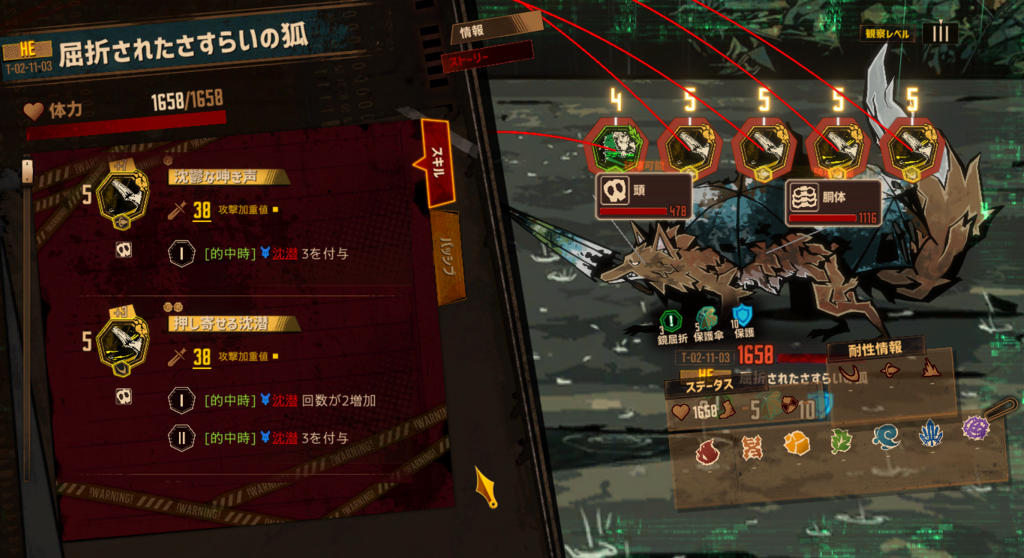The image size is (1024, 558).
Task: Select the 押し寄せる沈潜 skill icon
Action: click(125, 340)
